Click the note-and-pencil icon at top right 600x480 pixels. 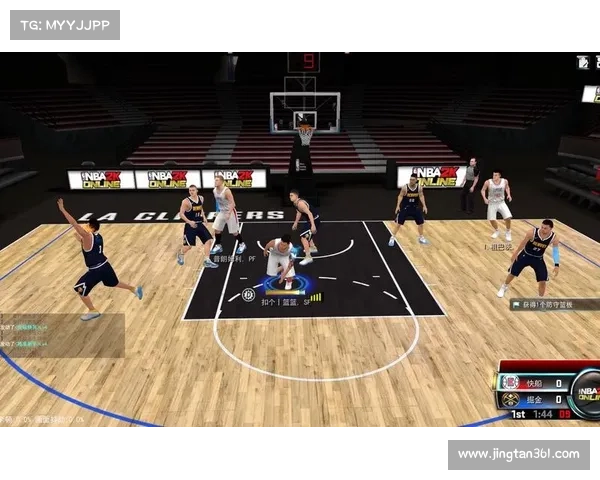coord(583,62)
